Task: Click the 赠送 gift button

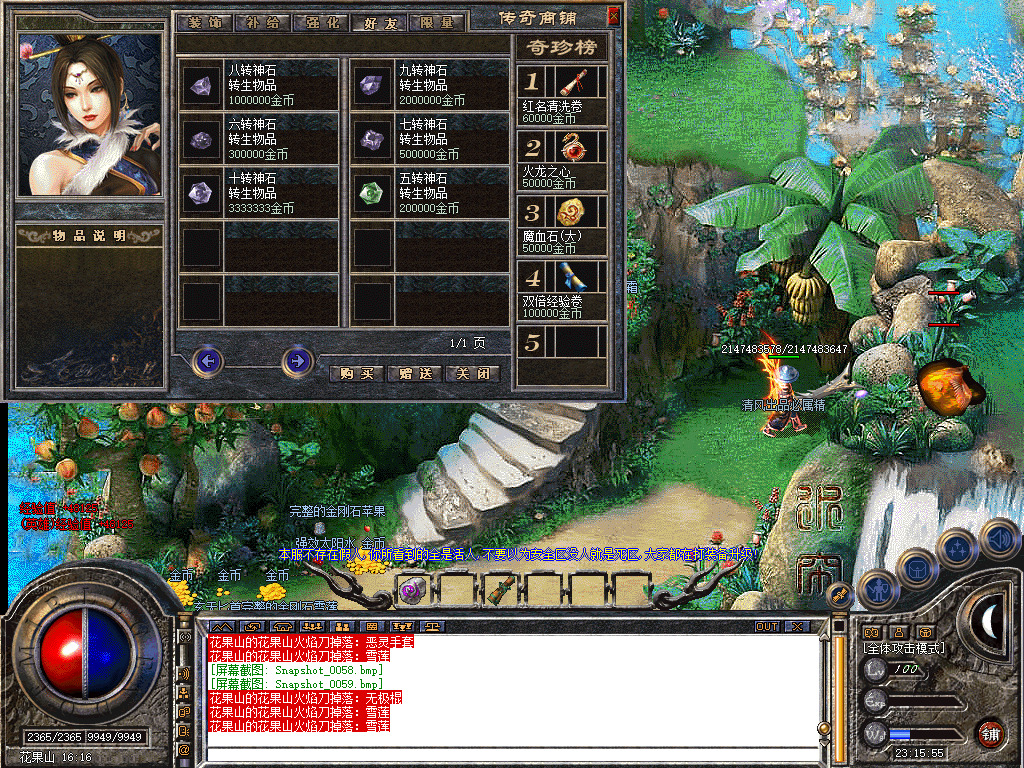Action: pyautogui.click(x=414, y=374)
